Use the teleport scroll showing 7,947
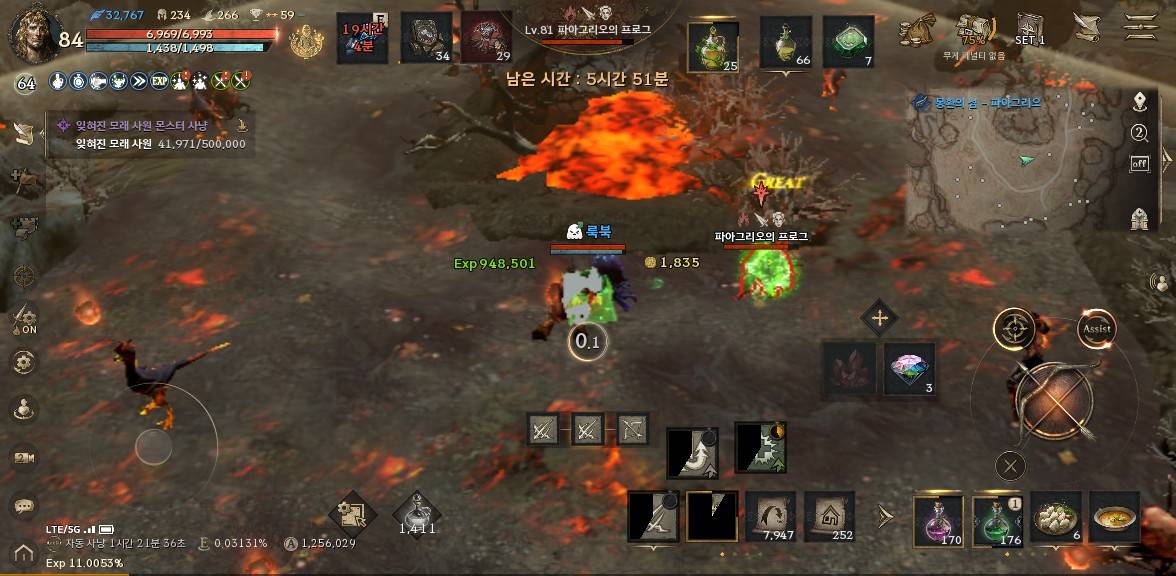Screen dimensions: 1176x576 [x=771, y=516]
